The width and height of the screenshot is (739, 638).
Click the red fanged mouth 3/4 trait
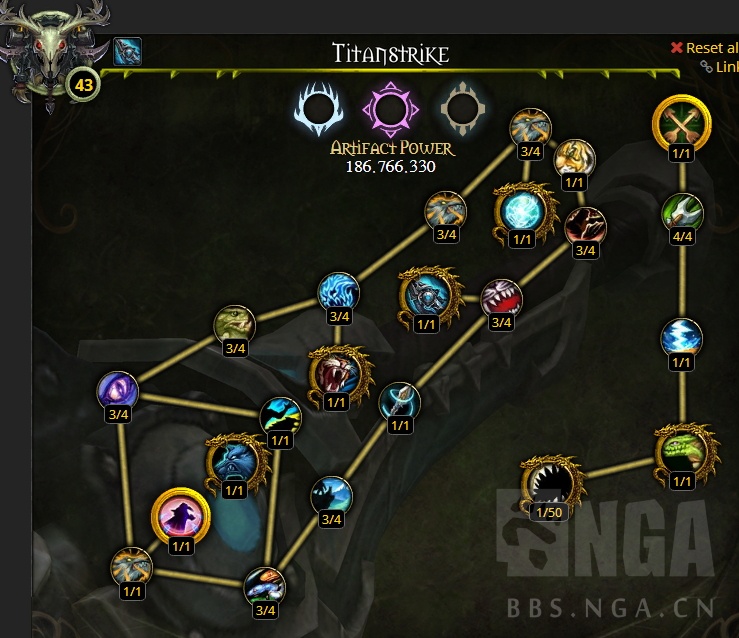501,297
